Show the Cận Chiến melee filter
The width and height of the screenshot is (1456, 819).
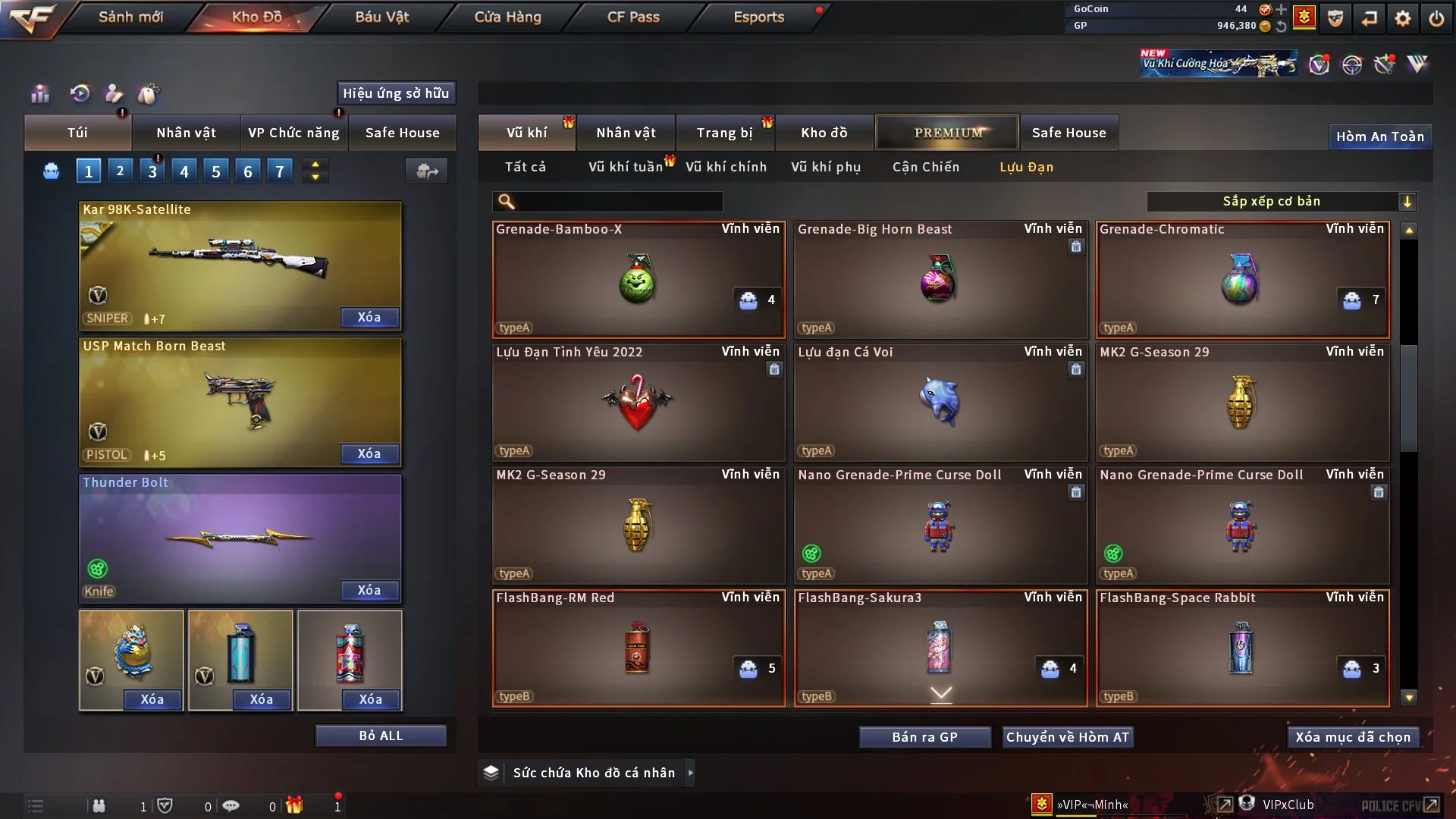(925, 167)
